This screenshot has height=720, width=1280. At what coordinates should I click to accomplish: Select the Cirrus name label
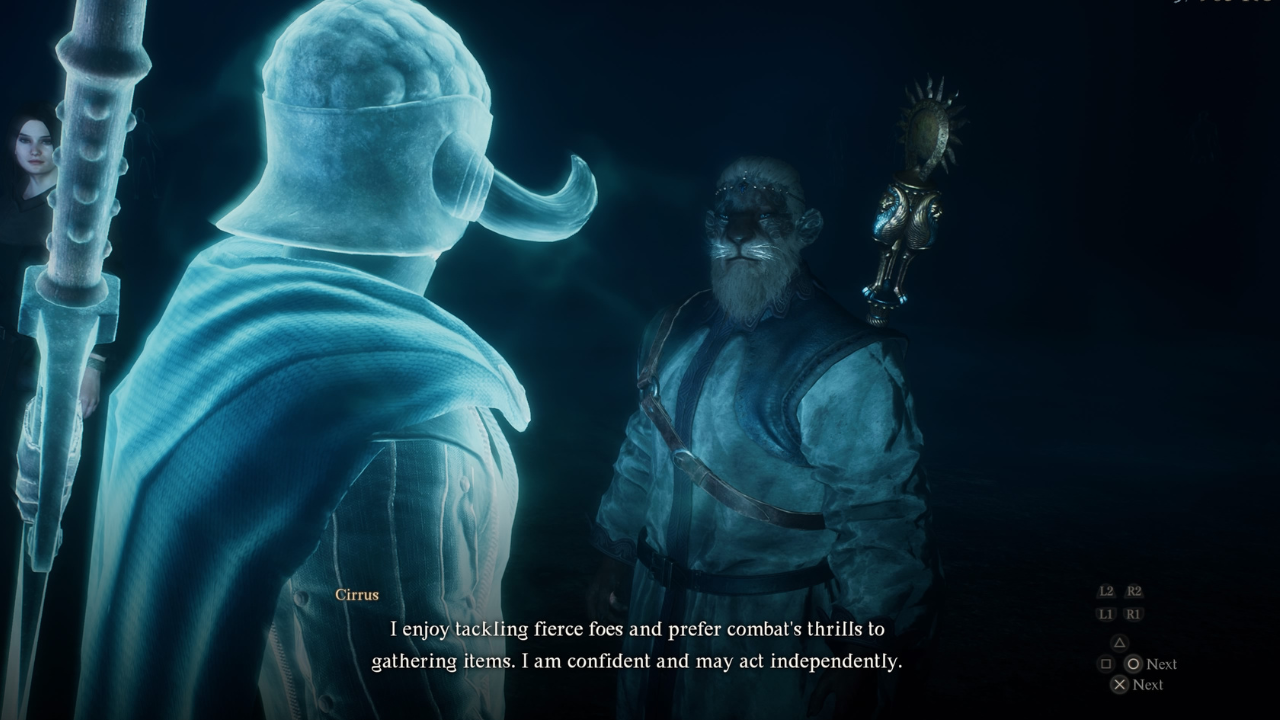pos(359,593)
